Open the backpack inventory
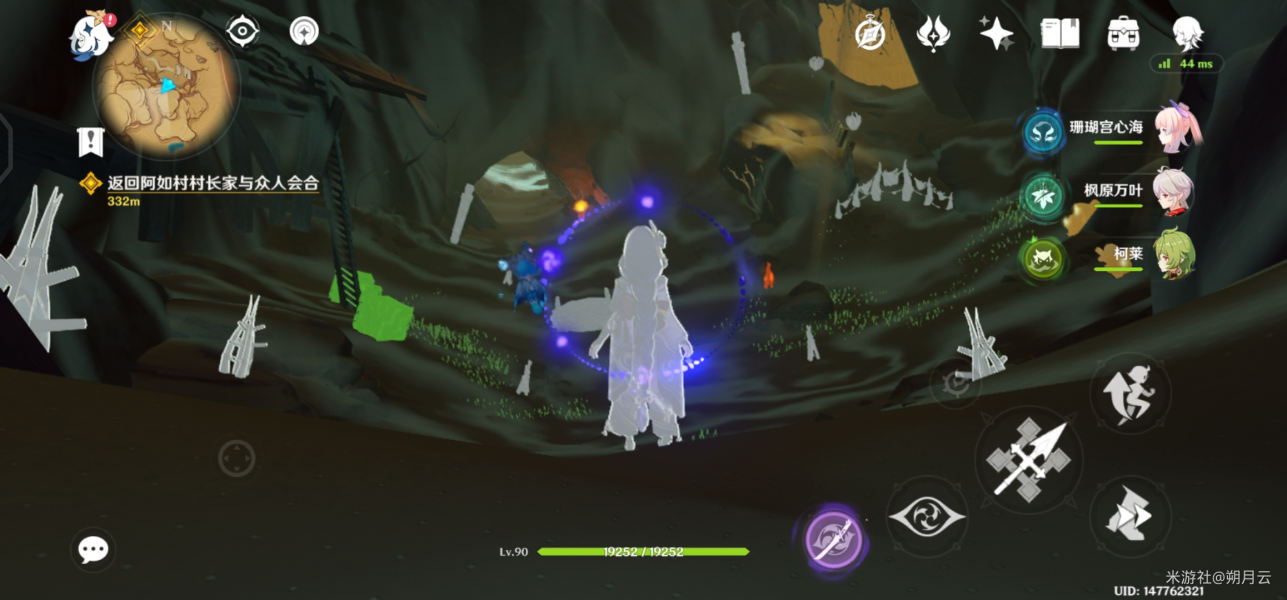The width and height of the screenshot is (1287, 600). pos(1124,34)
